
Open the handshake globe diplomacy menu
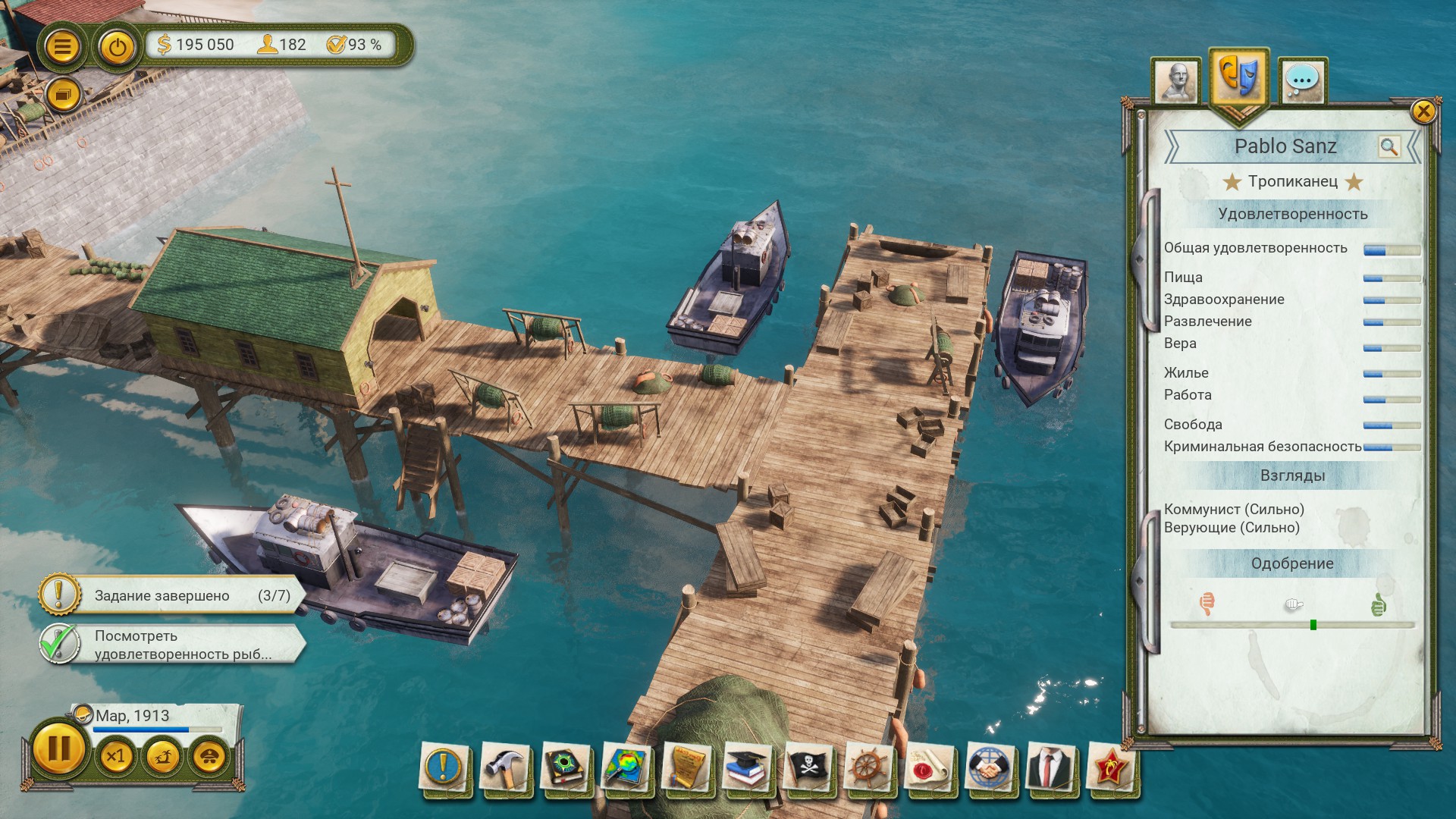point(990,767)
